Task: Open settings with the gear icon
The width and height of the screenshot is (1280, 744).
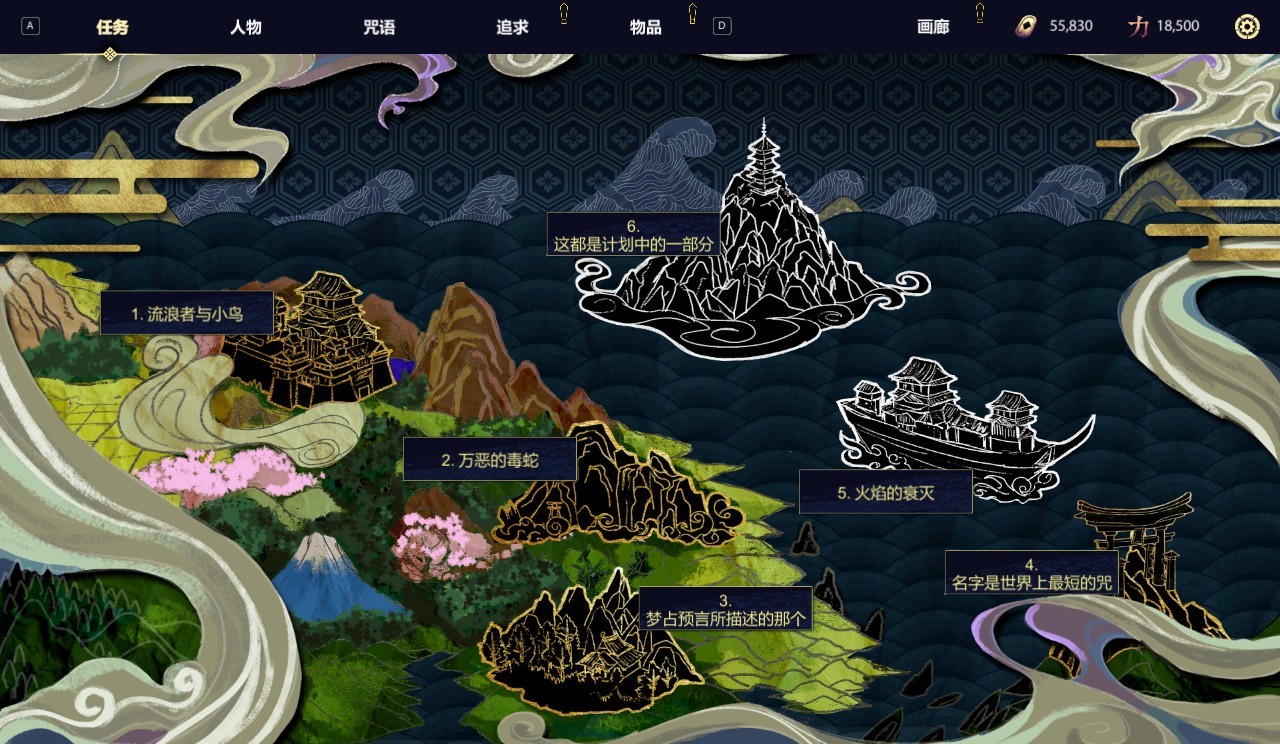Action: coord(1246,27)
